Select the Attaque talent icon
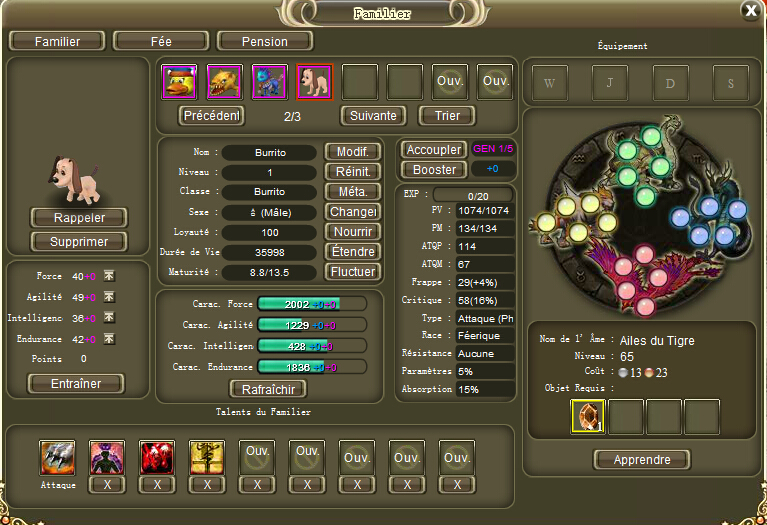The width and height of the screenshot is (767, 525). tap(57, 457)
